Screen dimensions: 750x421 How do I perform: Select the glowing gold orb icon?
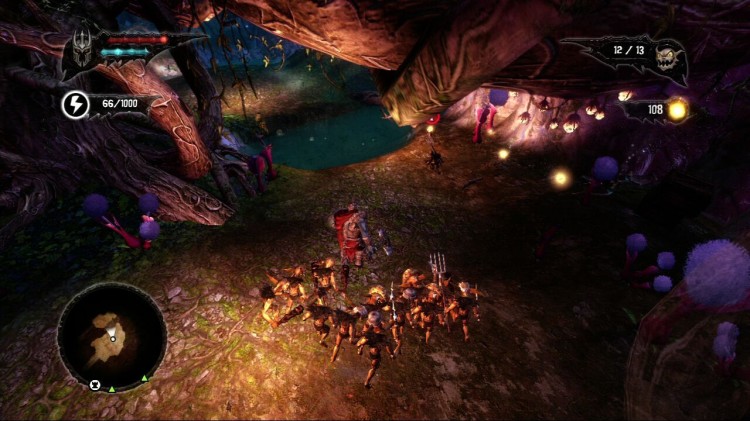coord(677,109)
